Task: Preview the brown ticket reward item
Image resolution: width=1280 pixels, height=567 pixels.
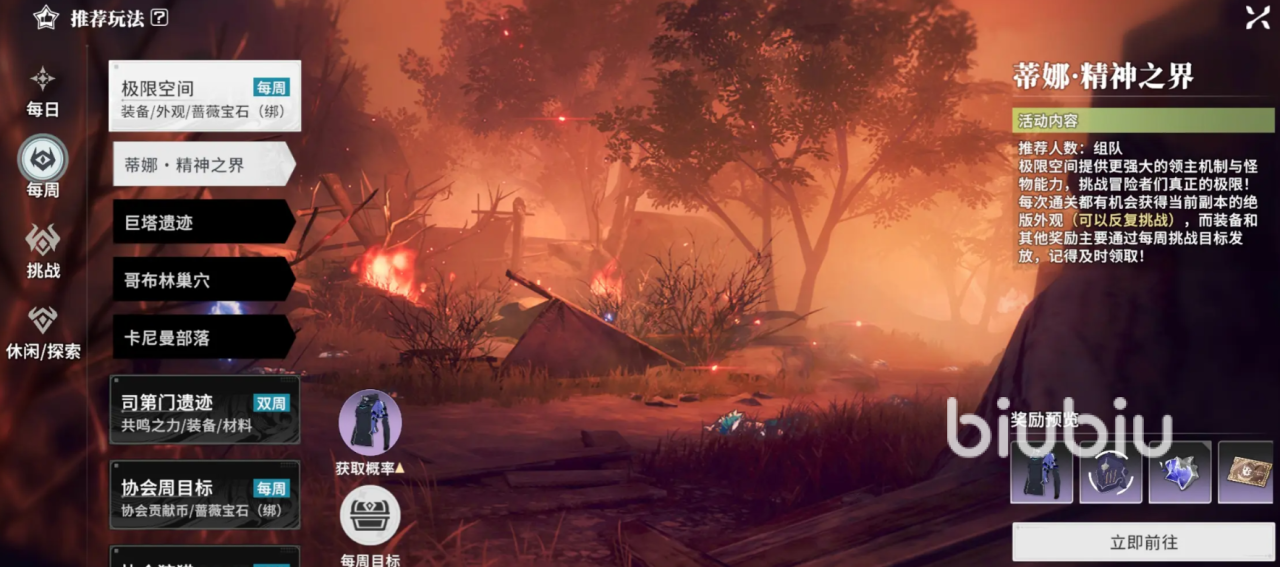Action: point(1247,472)
